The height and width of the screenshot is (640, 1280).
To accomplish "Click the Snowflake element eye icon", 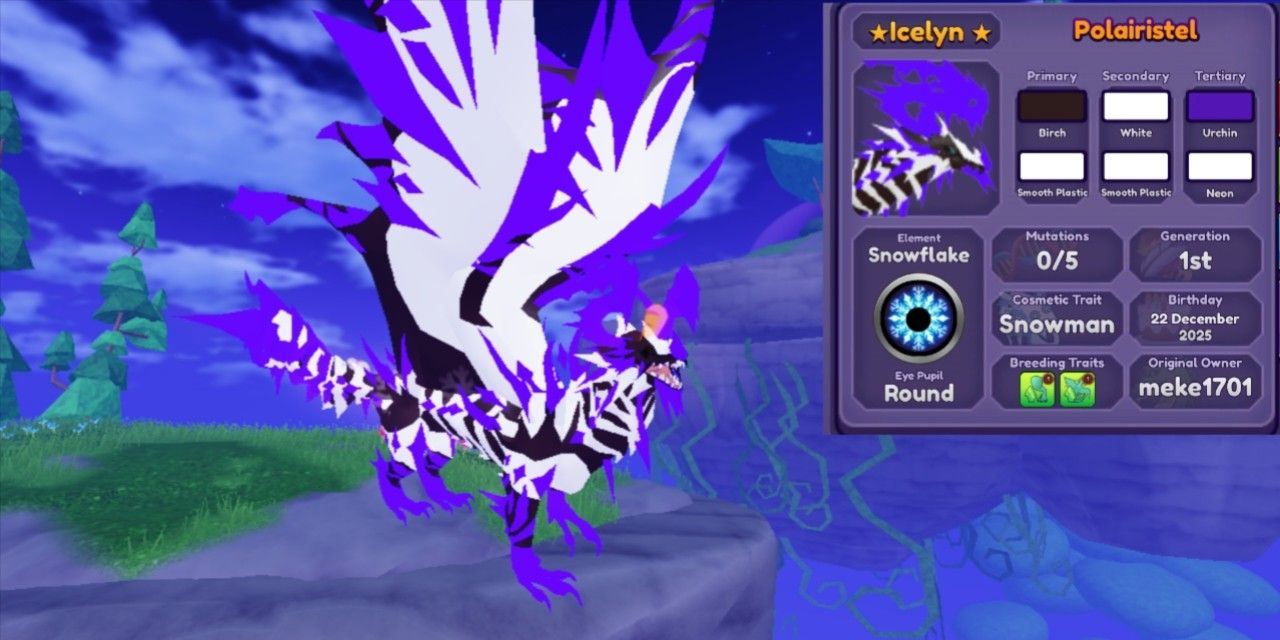I will (918, 318).
